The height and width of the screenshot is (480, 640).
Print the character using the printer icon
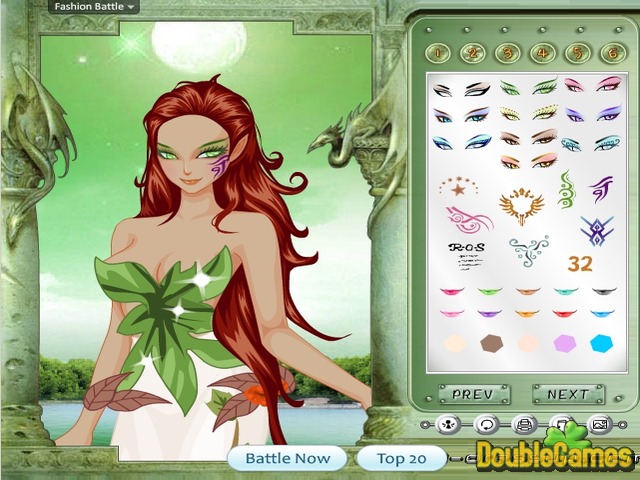523,426
